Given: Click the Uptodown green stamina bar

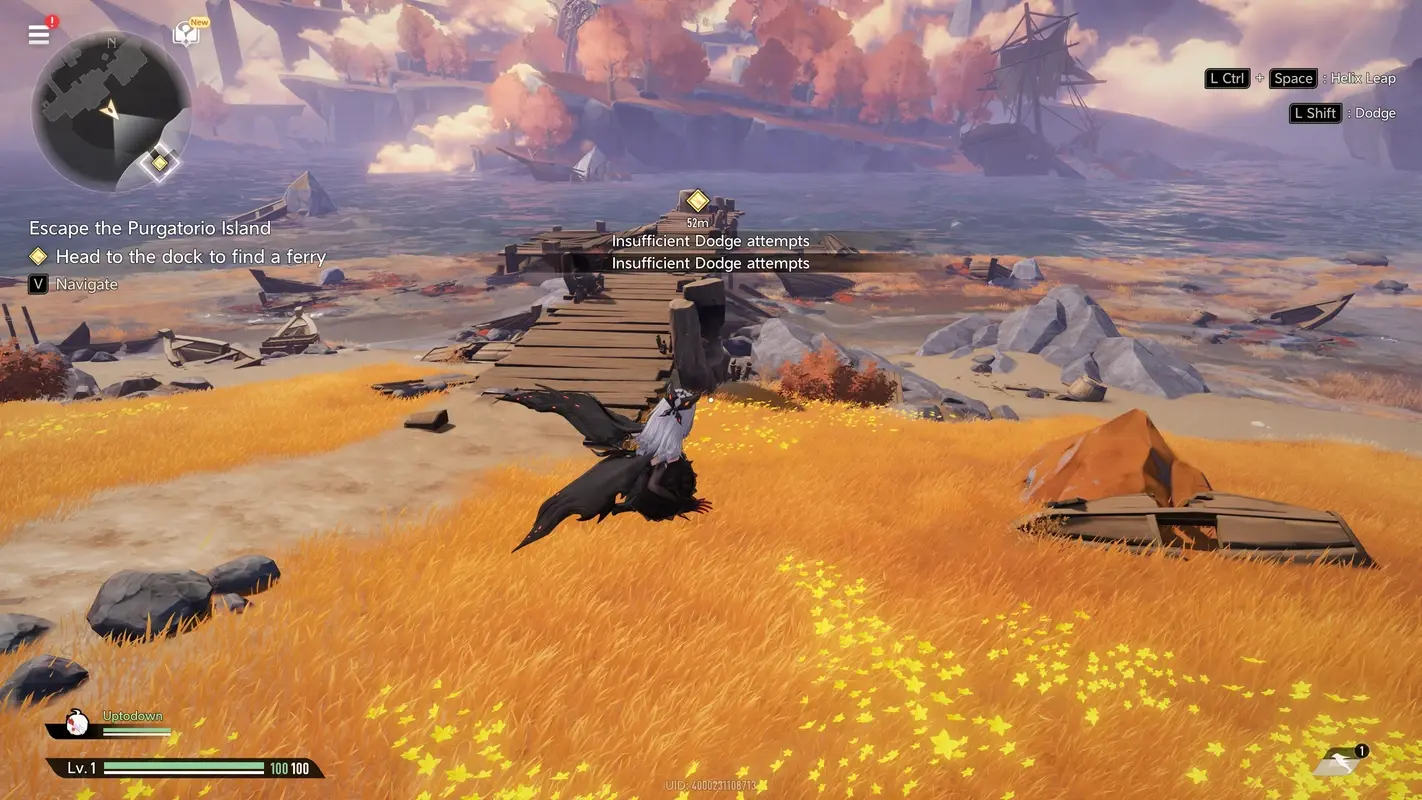Looking at the screenshot, I should (x=138, y=729).
